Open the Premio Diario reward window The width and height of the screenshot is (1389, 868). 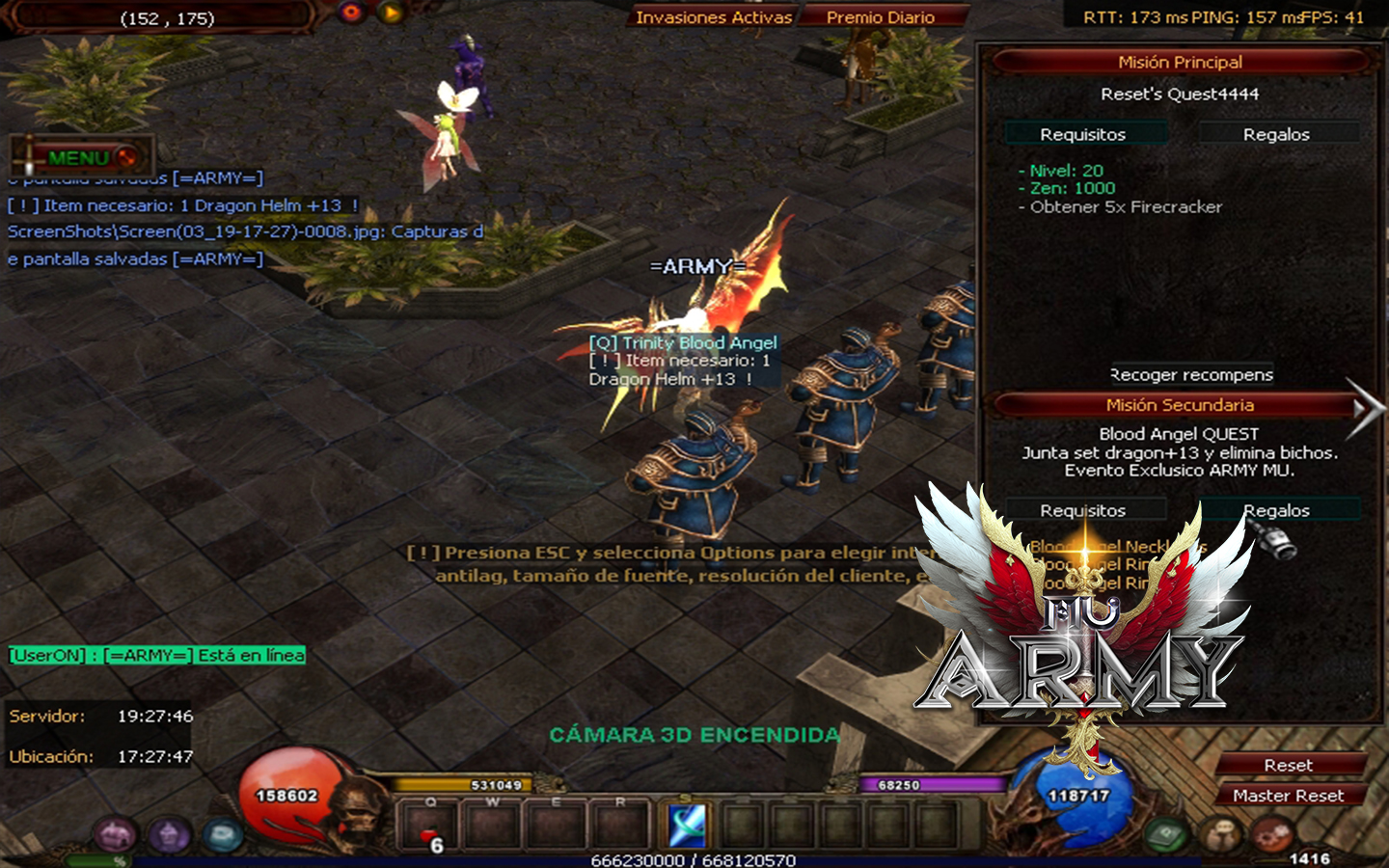880,17
